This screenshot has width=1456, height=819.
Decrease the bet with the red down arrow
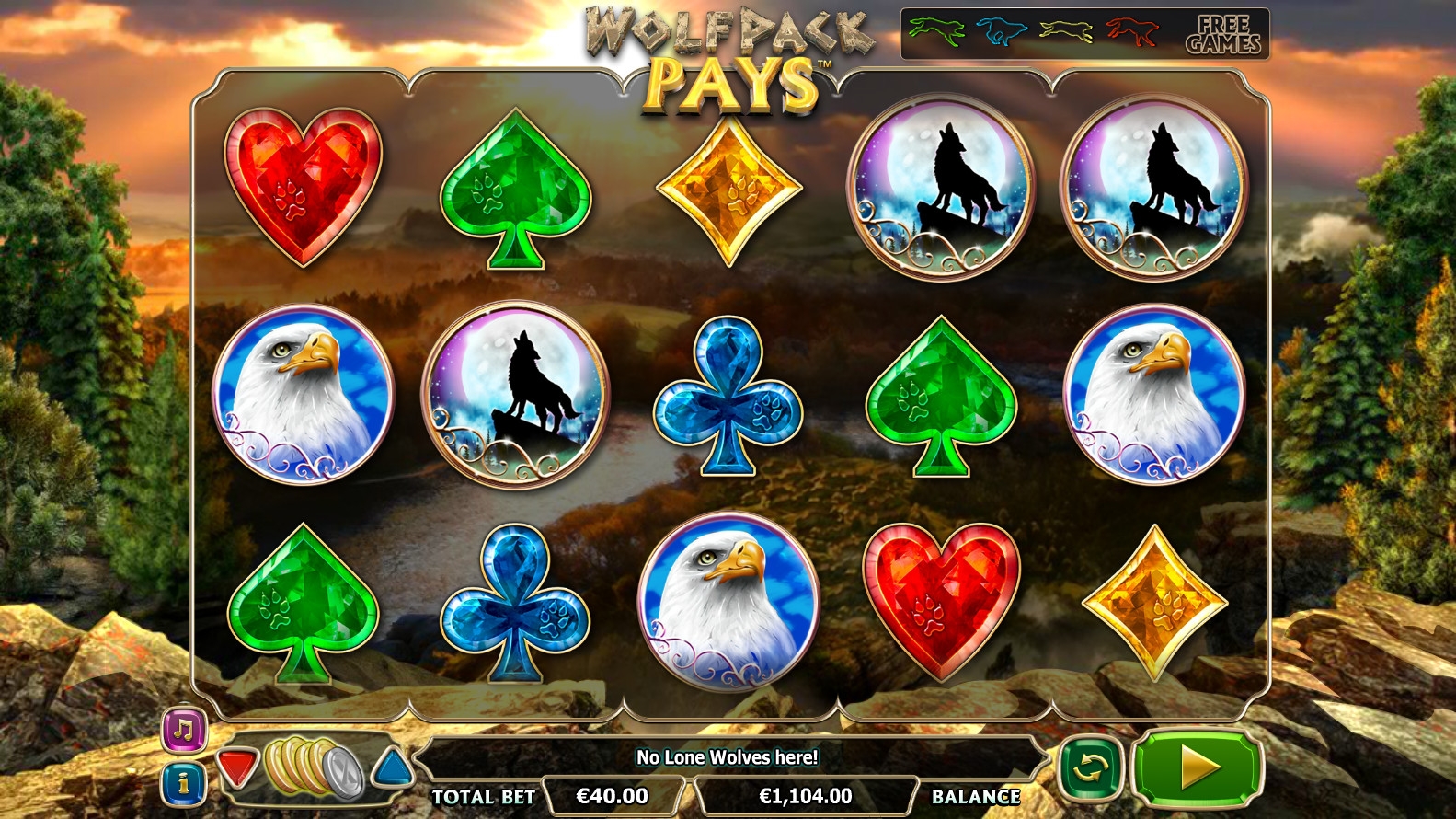coord(237,767)
